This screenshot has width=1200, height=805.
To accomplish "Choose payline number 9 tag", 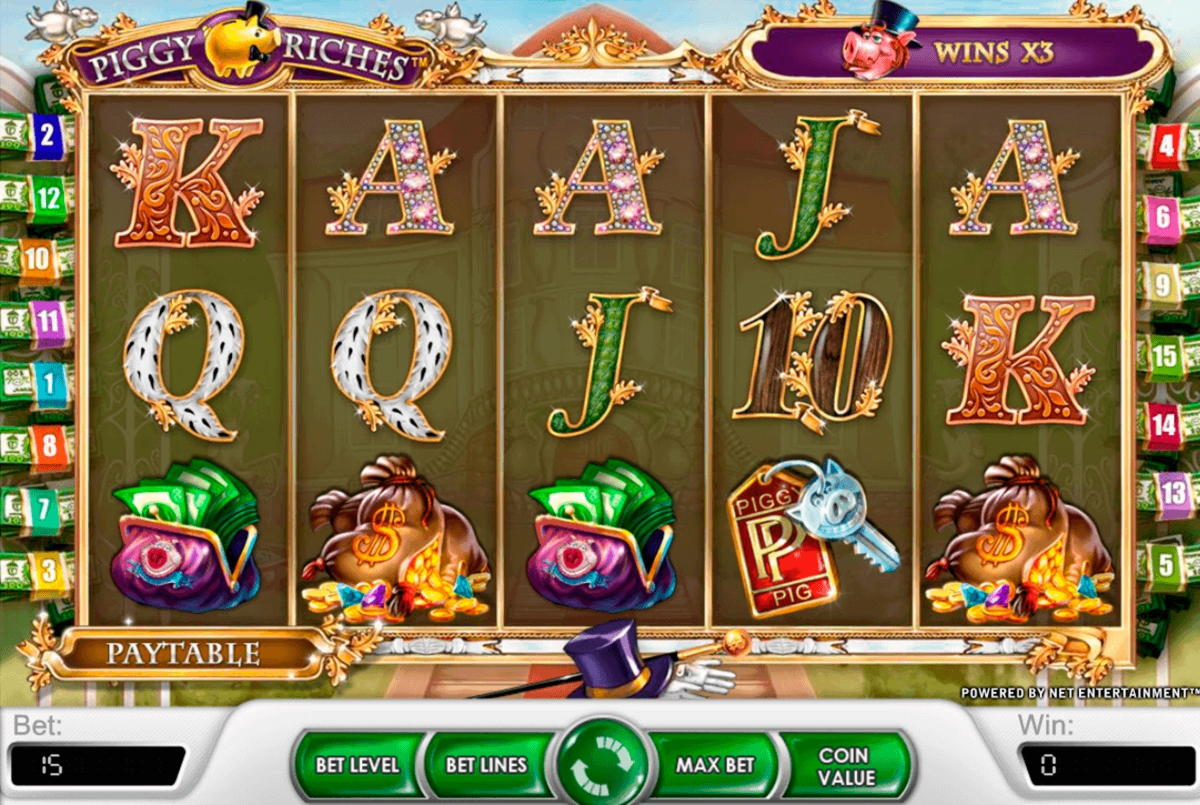I will (x=1162, y=284).
